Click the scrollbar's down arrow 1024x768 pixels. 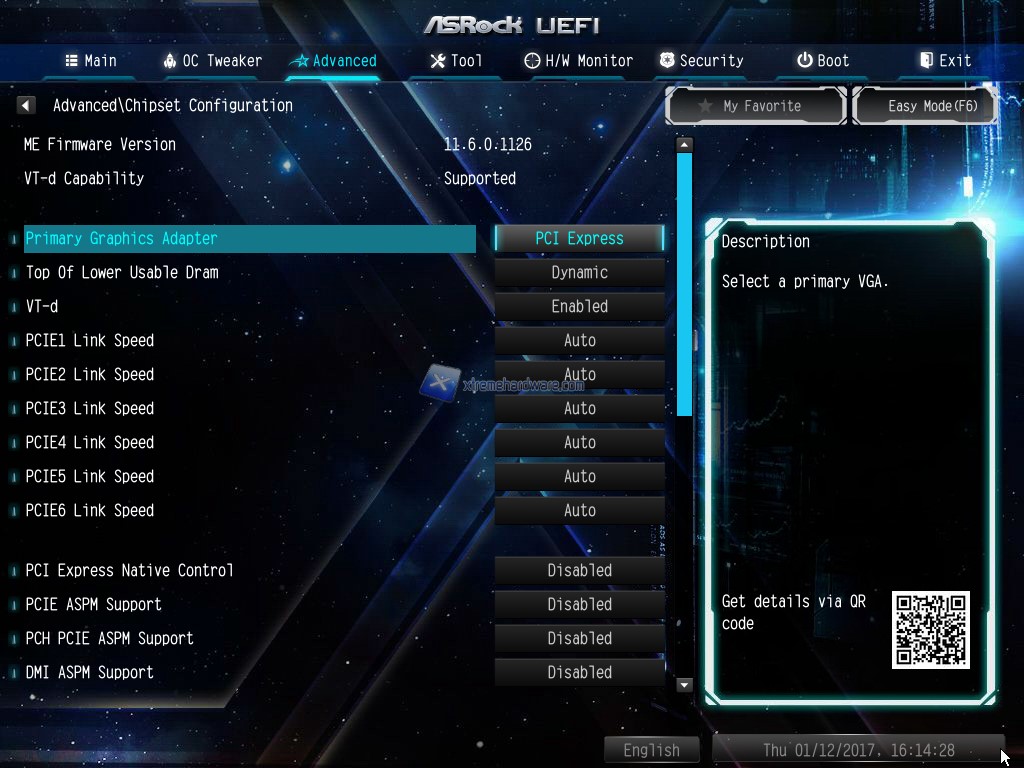684,685
